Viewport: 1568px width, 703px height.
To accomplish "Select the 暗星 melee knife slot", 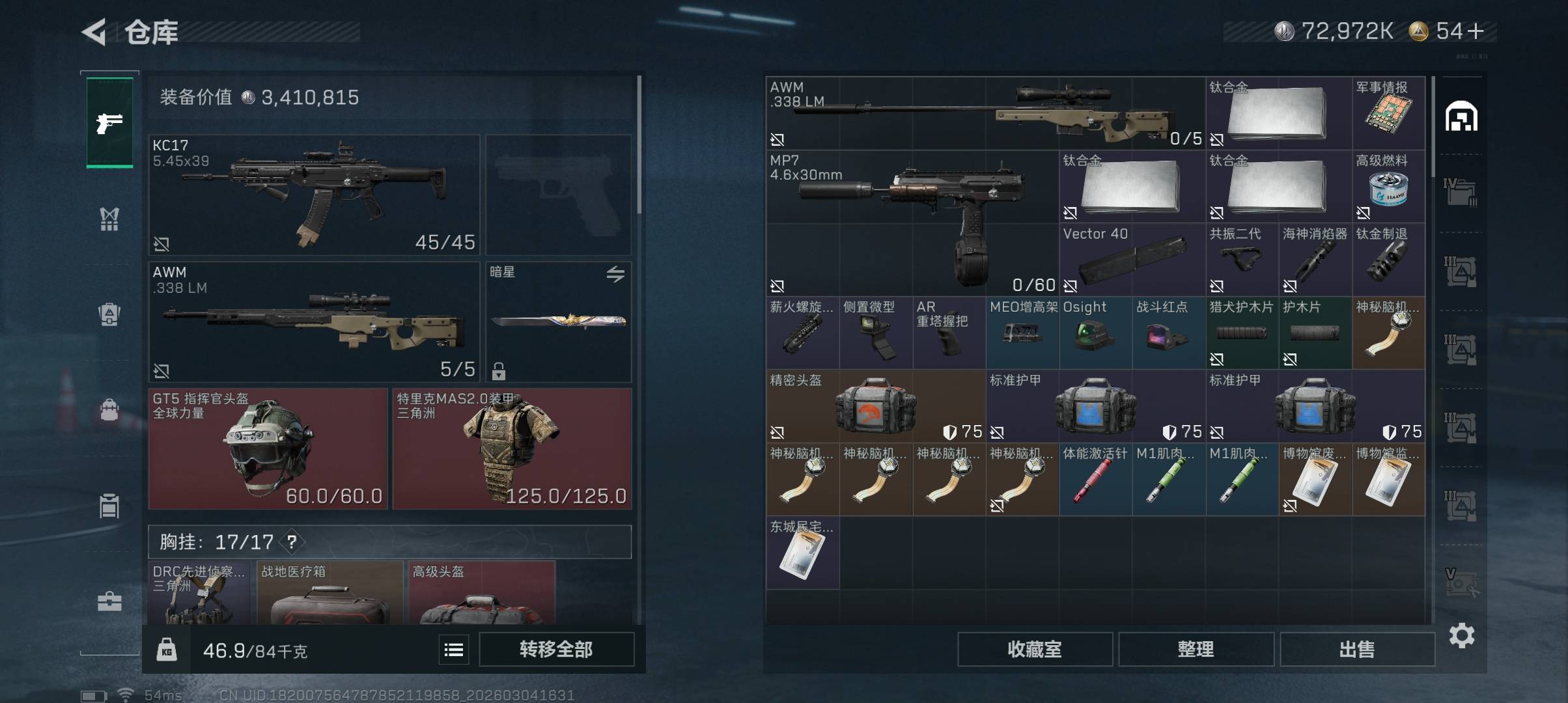I will click(x=558, y=322).
